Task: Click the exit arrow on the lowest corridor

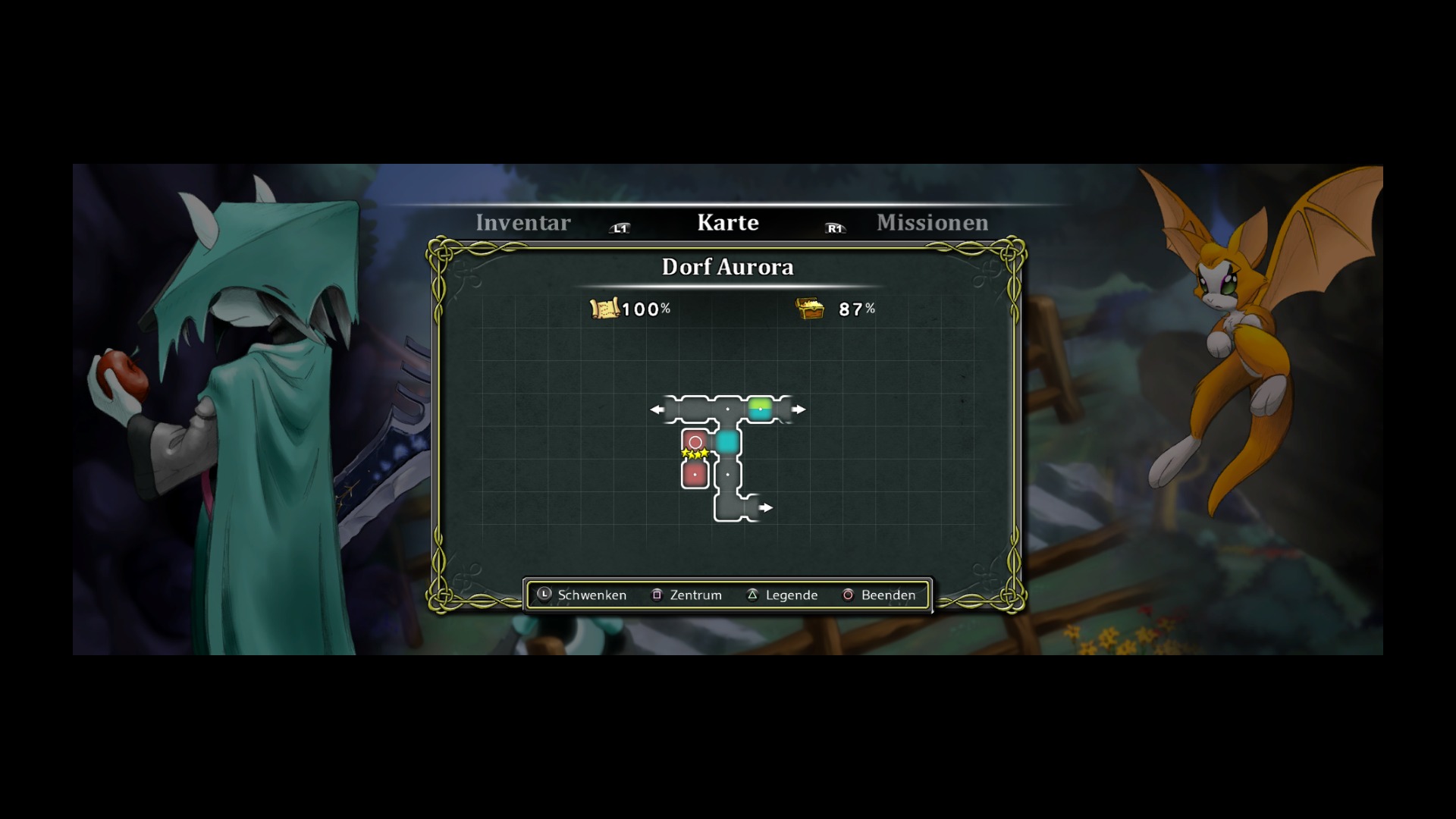Action: click(767, 508)
